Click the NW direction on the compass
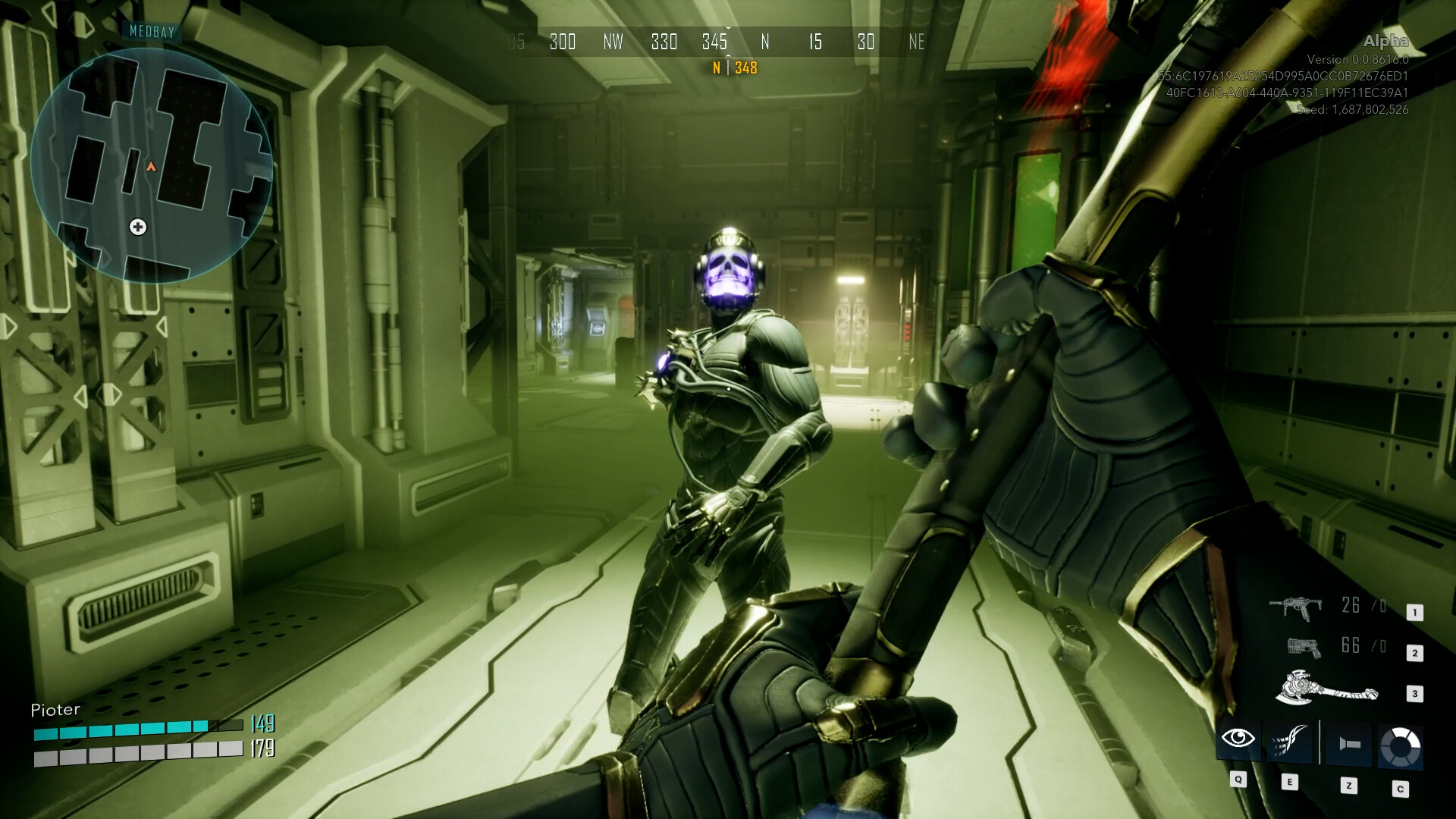The width and height of the screenshot is (1456, 819). [x=613, y=42]
